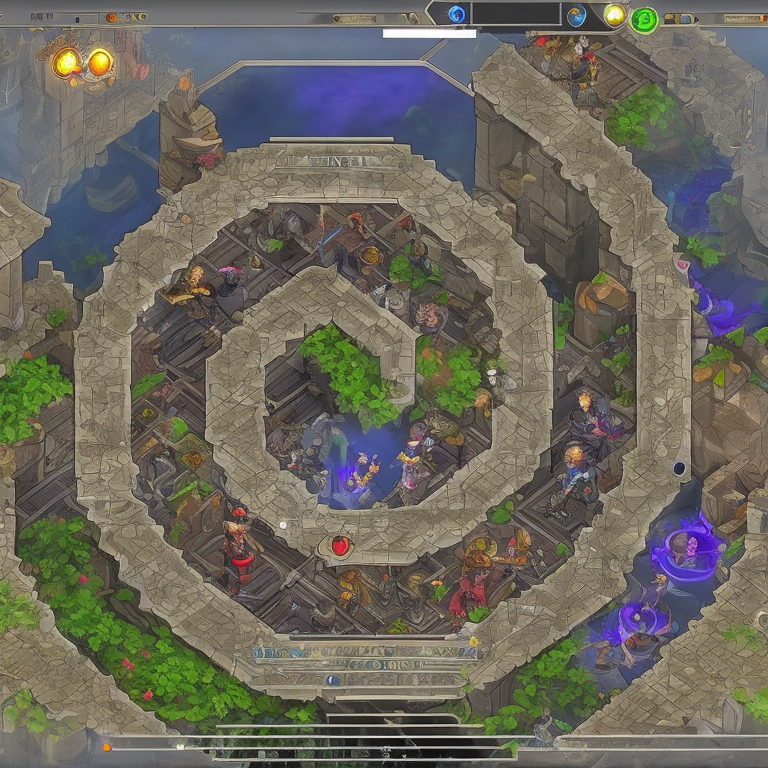Click the small orange round button in the top bar

pos(111,17)
